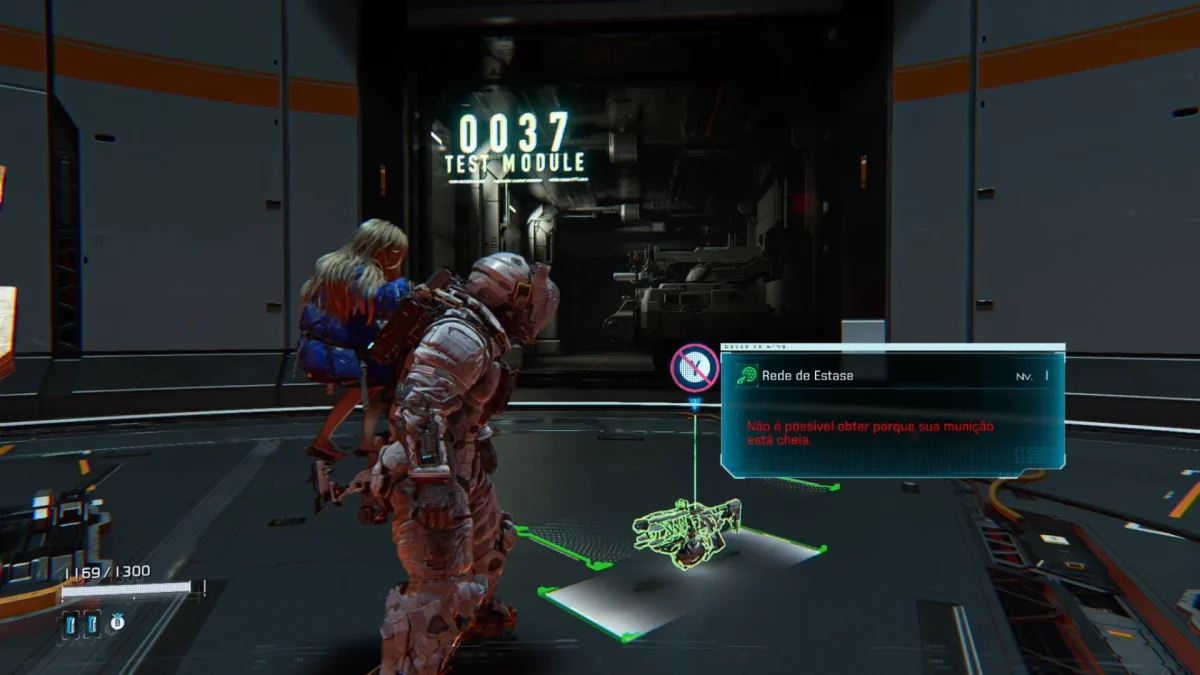The height and width of the screenshot is (675, 1200).
Task: Click the Rede de Estase item title
Action: click(809, 376)
